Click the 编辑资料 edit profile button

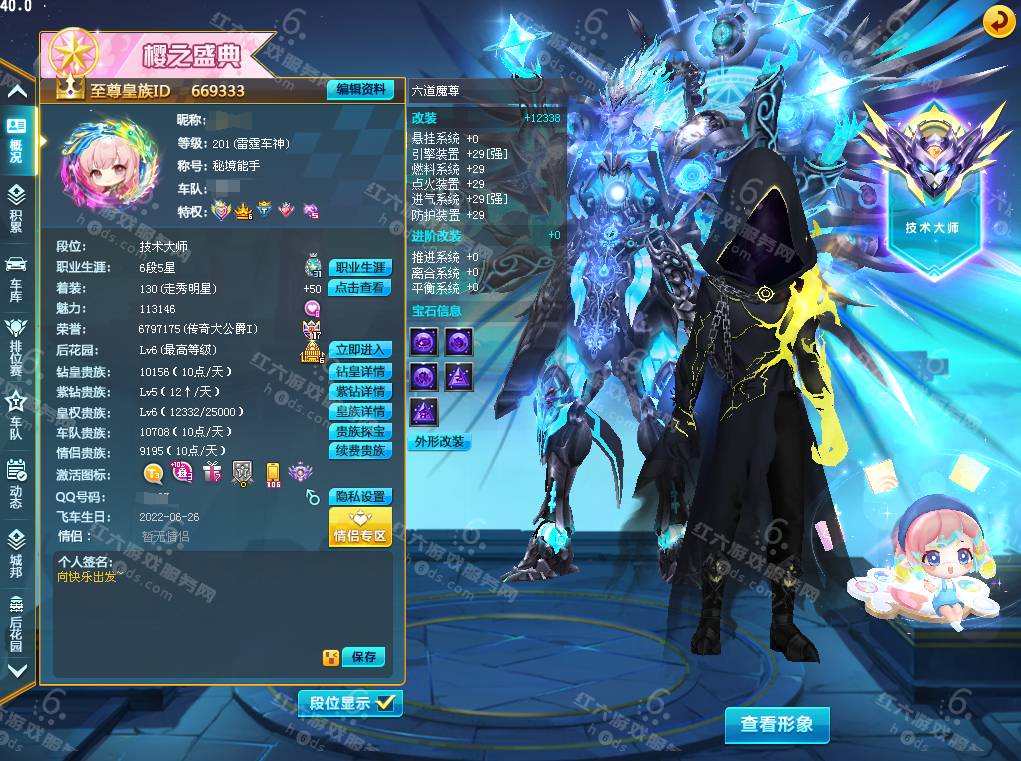360,90
